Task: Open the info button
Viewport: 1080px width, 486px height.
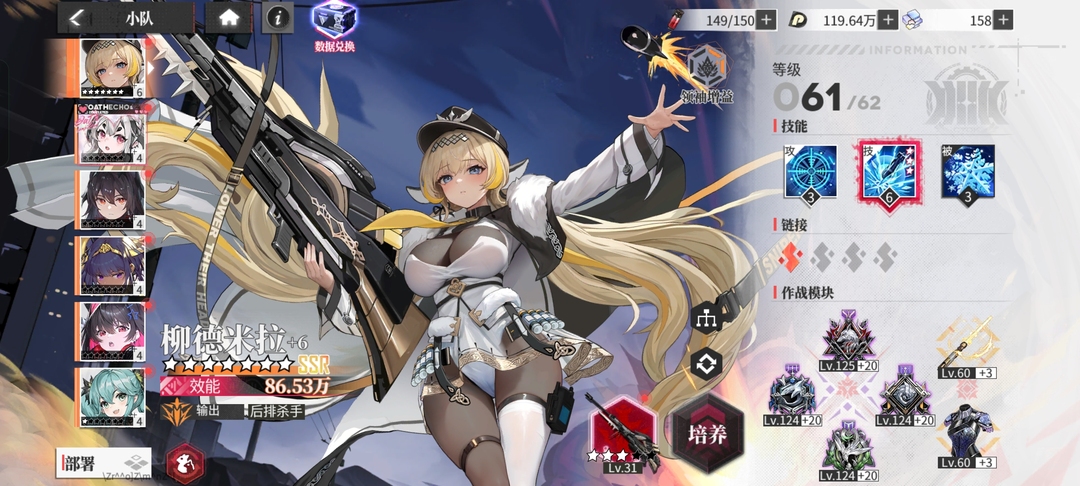Action: (x=279, y=17)
